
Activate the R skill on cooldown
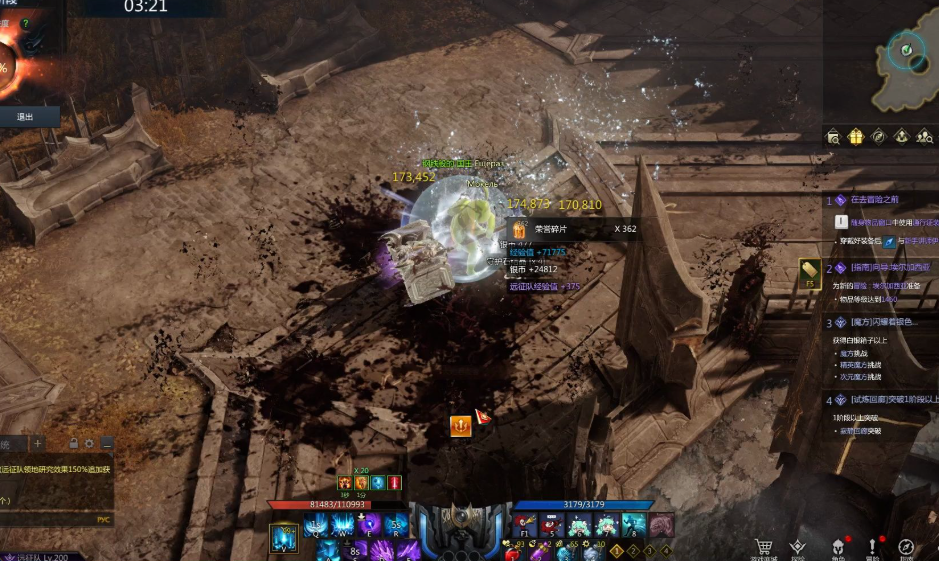(x=397, y=526)
